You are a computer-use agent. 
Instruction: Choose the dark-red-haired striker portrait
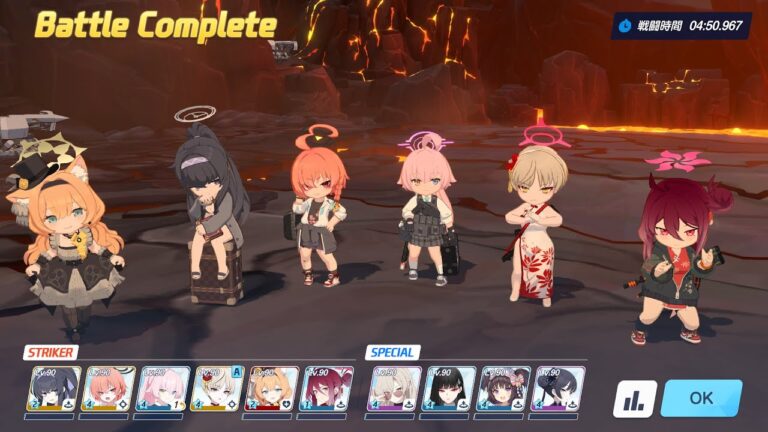(x=326, y=389)
